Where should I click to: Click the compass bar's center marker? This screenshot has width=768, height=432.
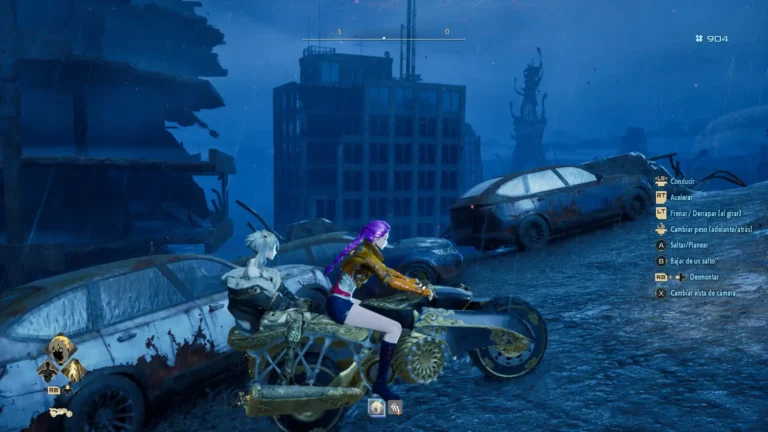384,38
